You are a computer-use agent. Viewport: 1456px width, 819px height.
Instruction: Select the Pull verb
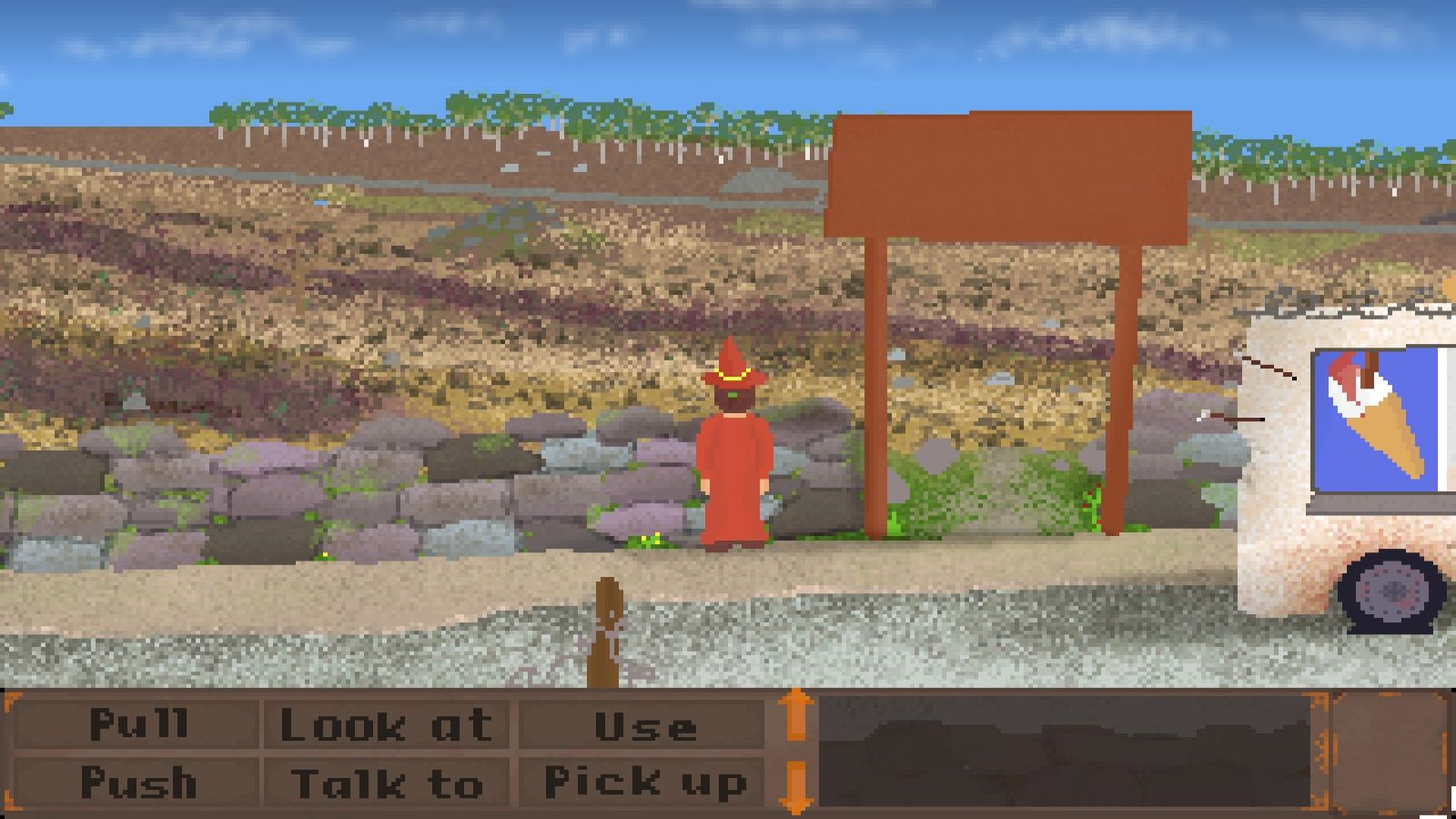pyautogui.click(x=136, y=724)
